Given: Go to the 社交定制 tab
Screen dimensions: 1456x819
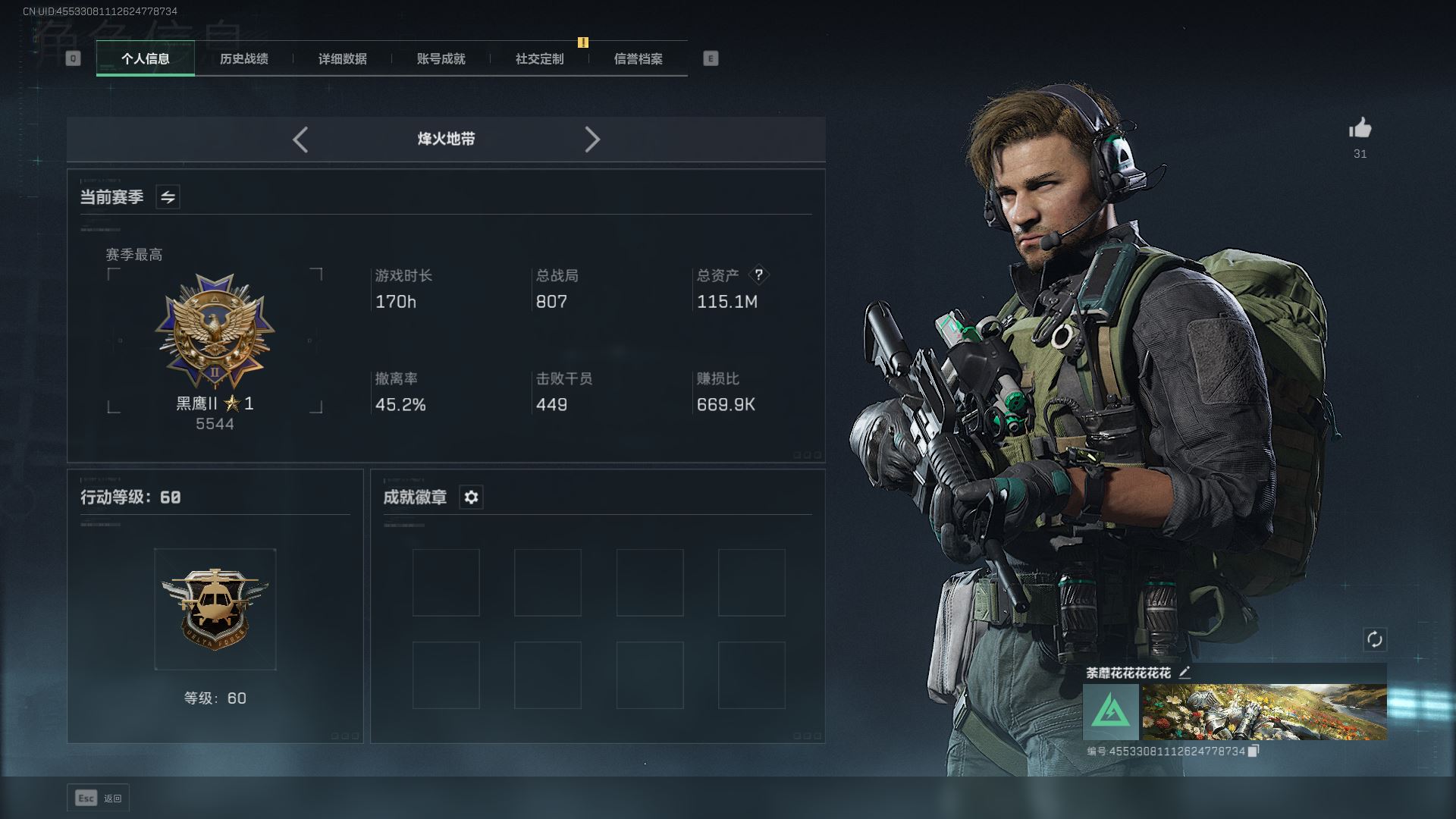Looking at the screenshot, I should pos(539,58).
